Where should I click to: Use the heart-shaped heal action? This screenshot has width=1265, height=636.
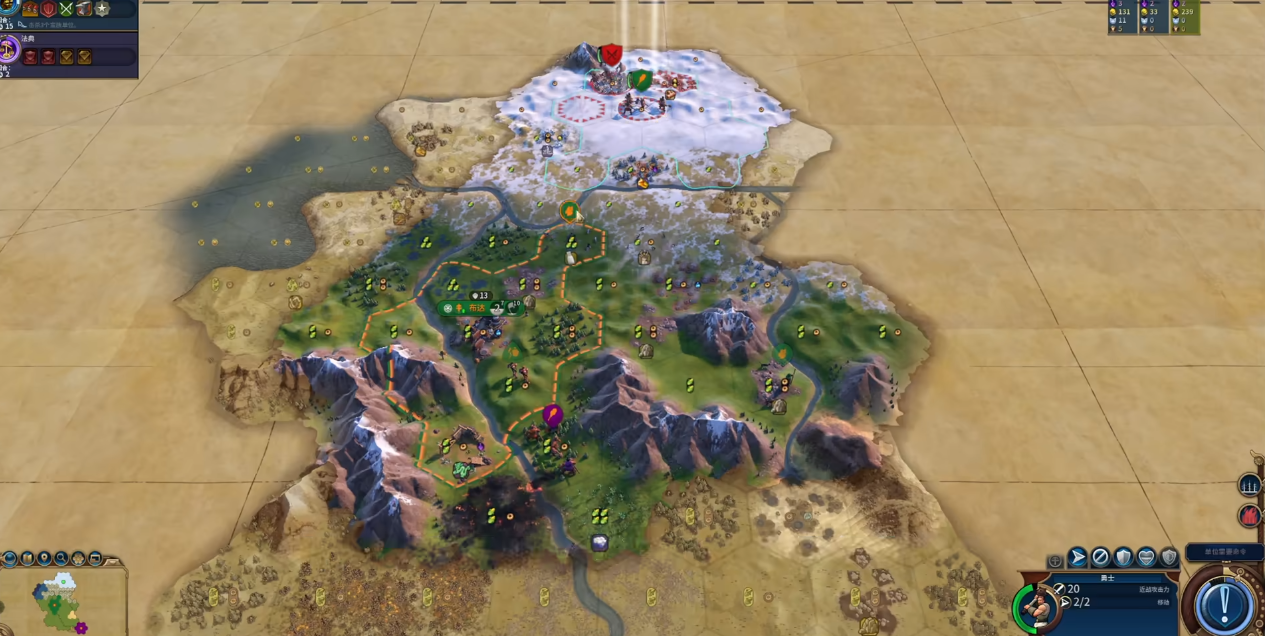[1146, 557]
